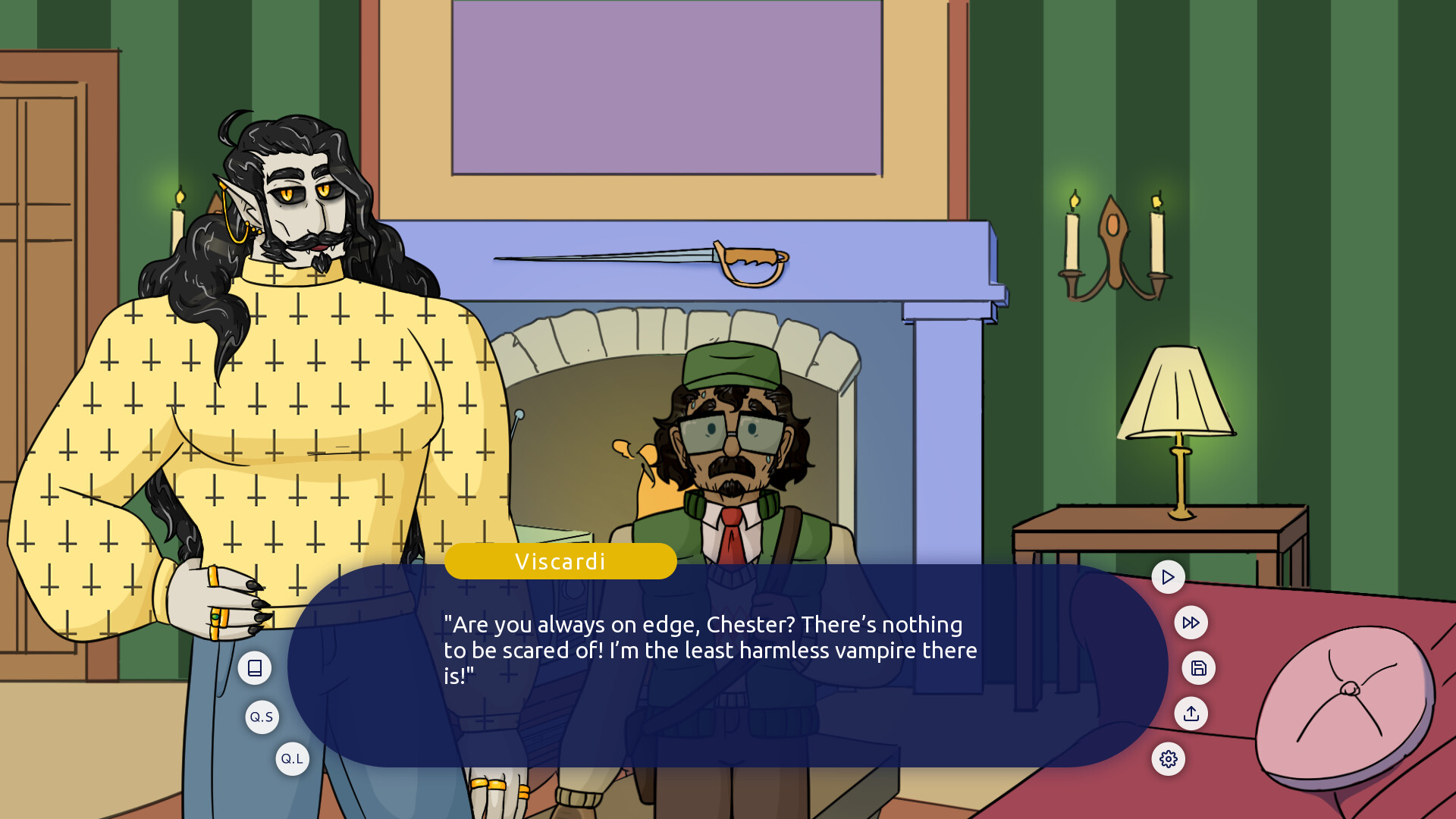The height and width of the screenshot is (819, 1456).
Task: Quick save with the Q.S button
Action: click(262, 717)
